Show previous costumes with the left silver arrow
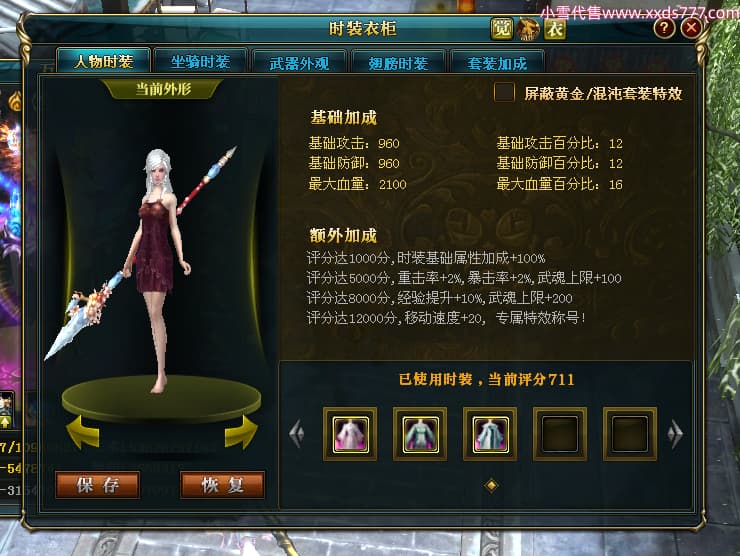The image size is (740, 556). 296,433
